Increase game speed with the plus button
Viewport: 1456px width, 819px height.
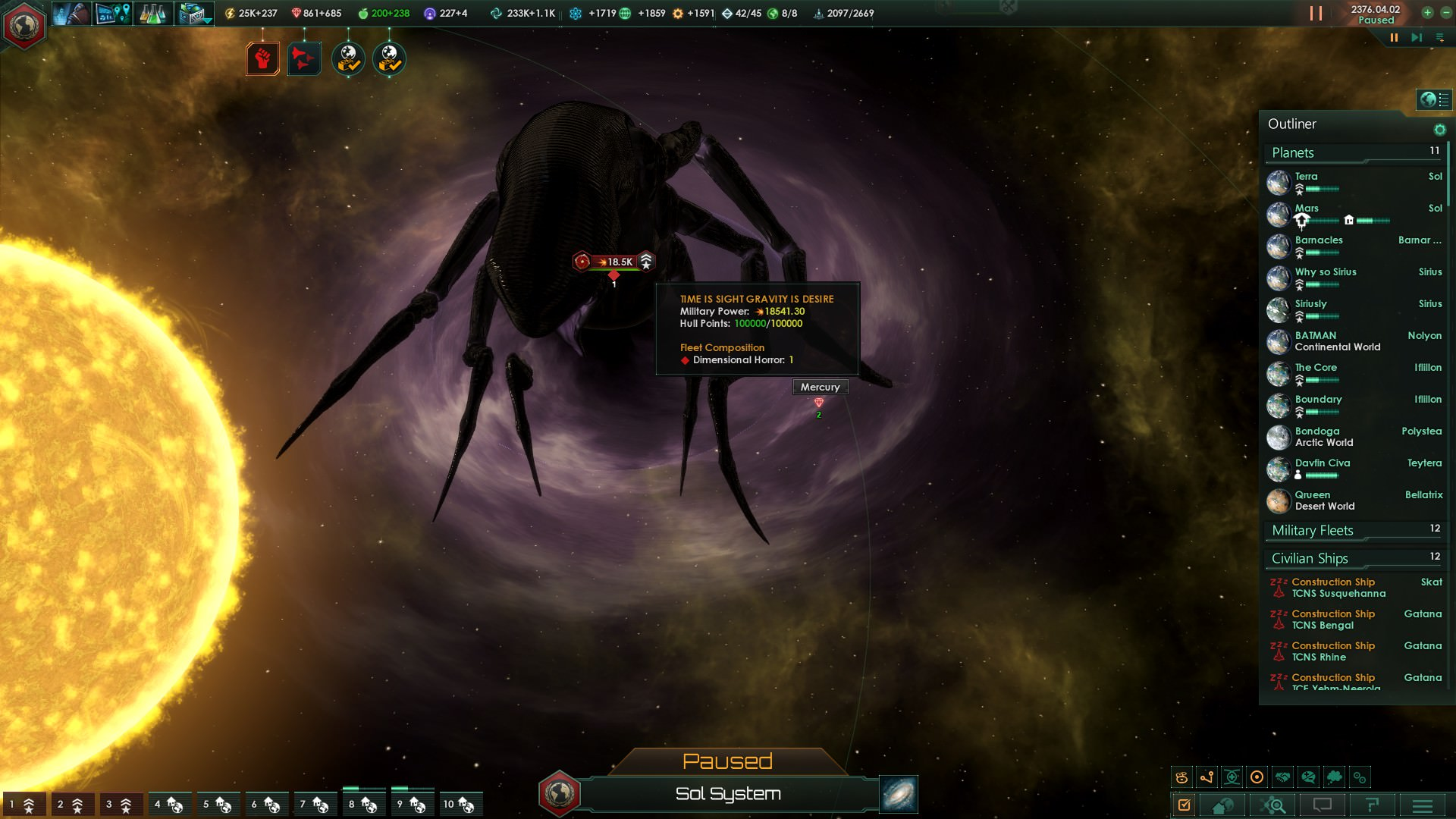tap(1427, 12)
